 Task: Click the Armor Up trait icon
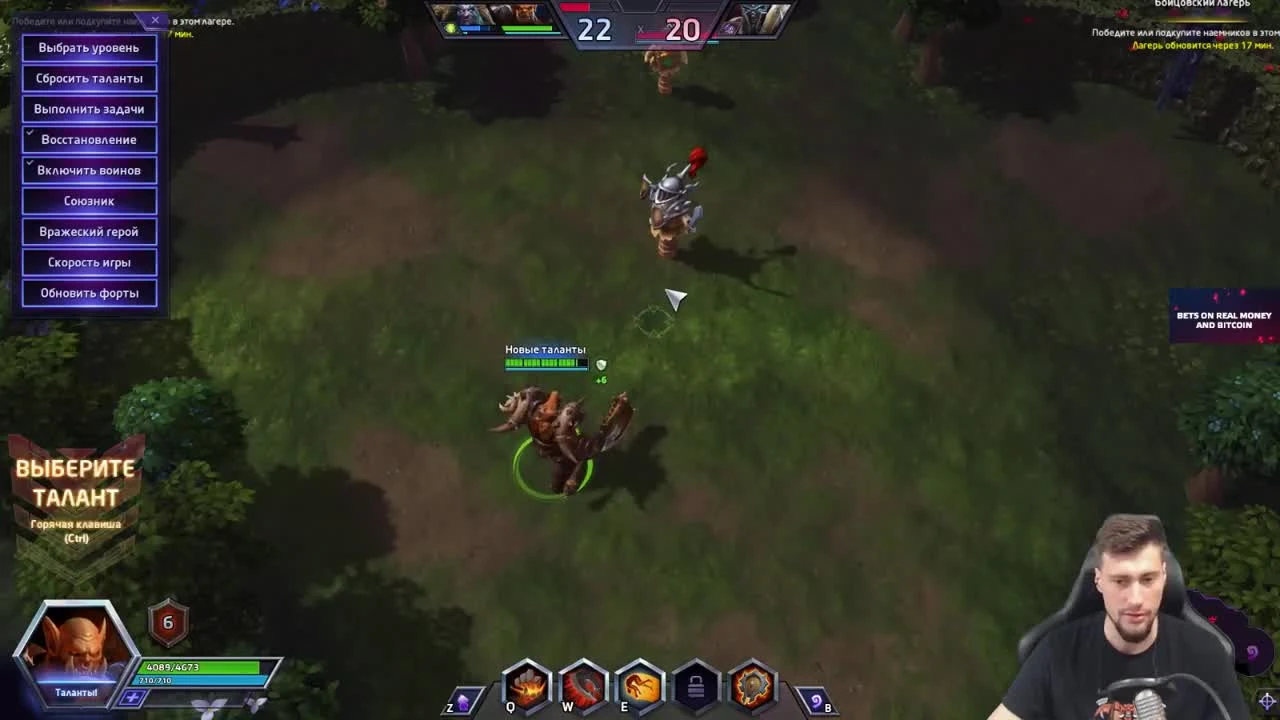pyautogui.click(x=752, y=685)
